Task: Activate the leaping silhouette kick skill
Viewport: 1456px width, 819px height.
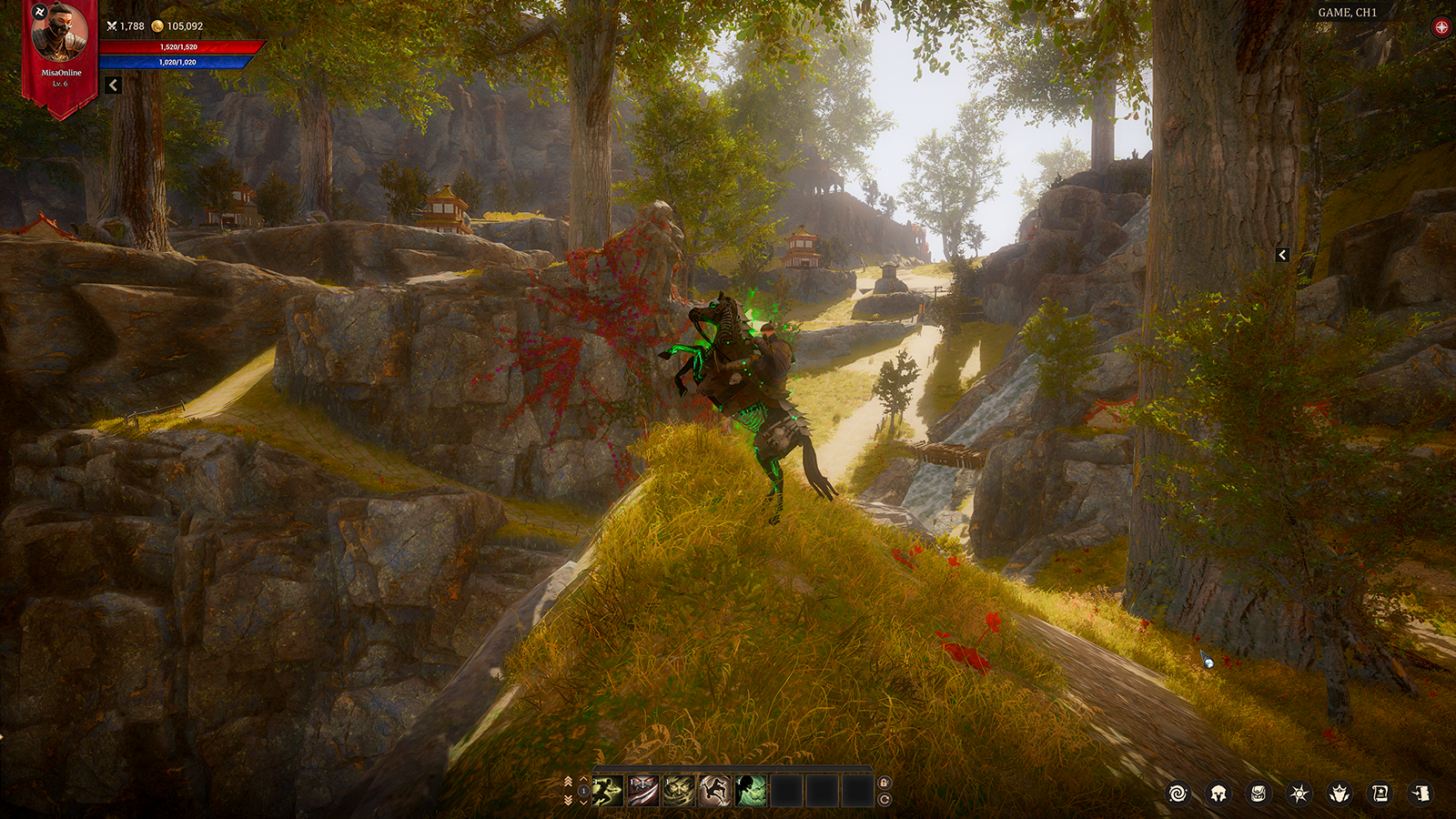Action: tap(714, 791)
